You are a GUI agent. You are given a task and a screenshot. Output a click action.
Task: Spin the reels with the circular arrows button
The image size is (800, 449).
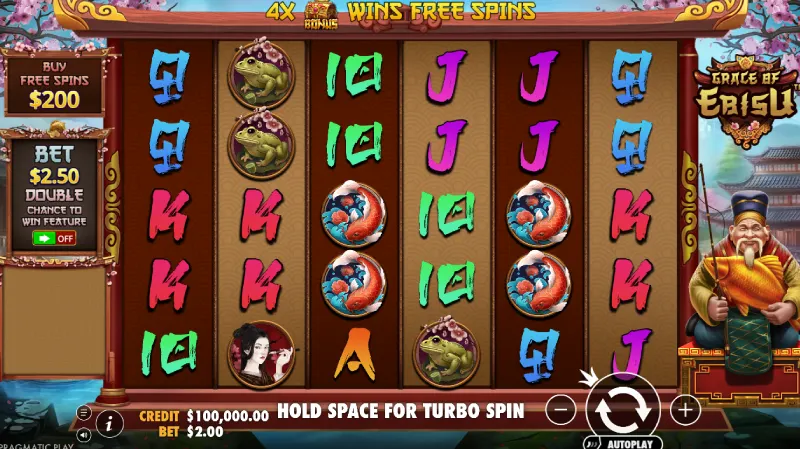(x=622, y=410)
